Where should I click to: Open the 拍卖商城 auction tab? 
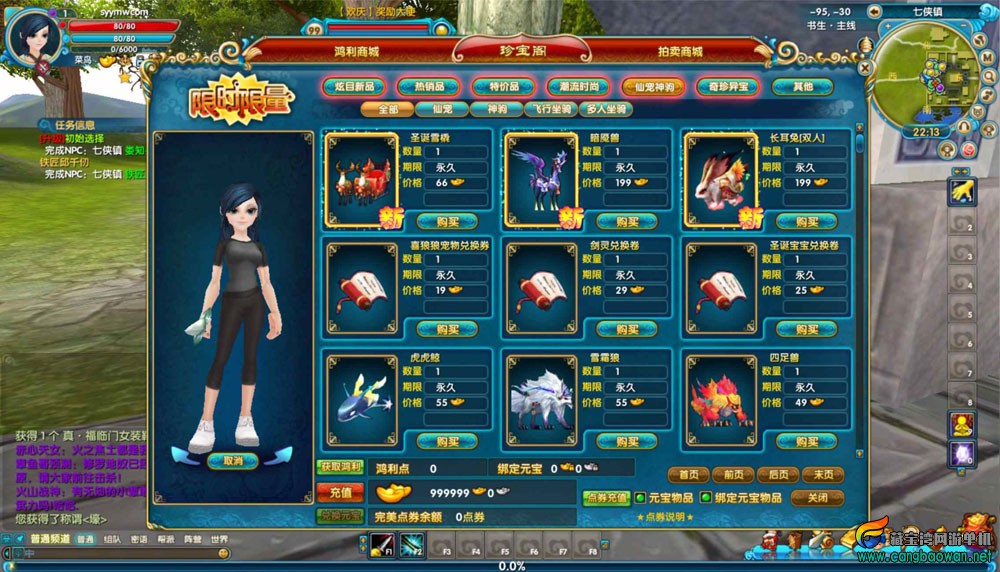[x=680, y=51]
